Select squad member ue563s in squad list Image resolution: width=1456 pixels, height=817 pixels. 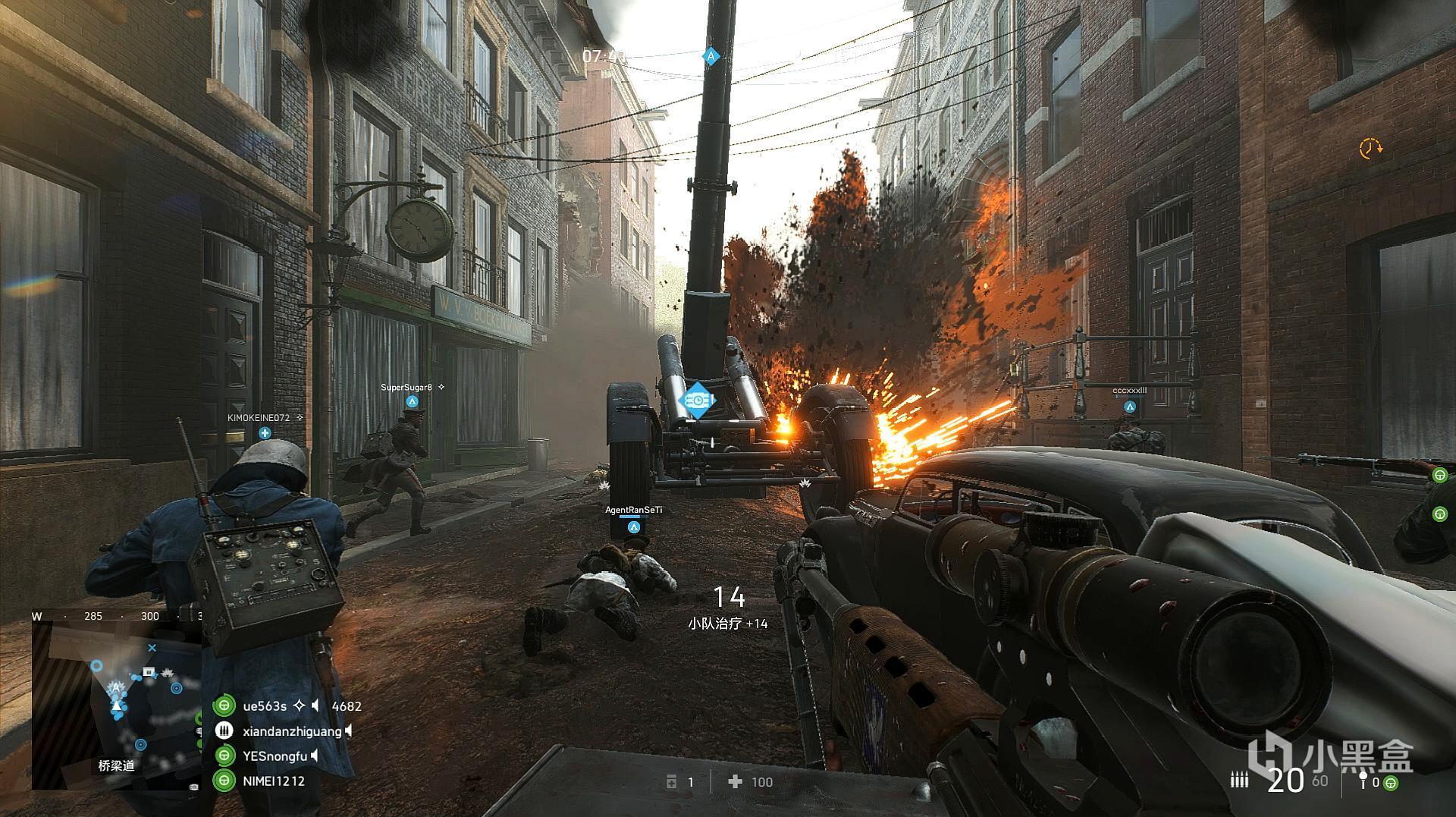(x=264, y=706)
